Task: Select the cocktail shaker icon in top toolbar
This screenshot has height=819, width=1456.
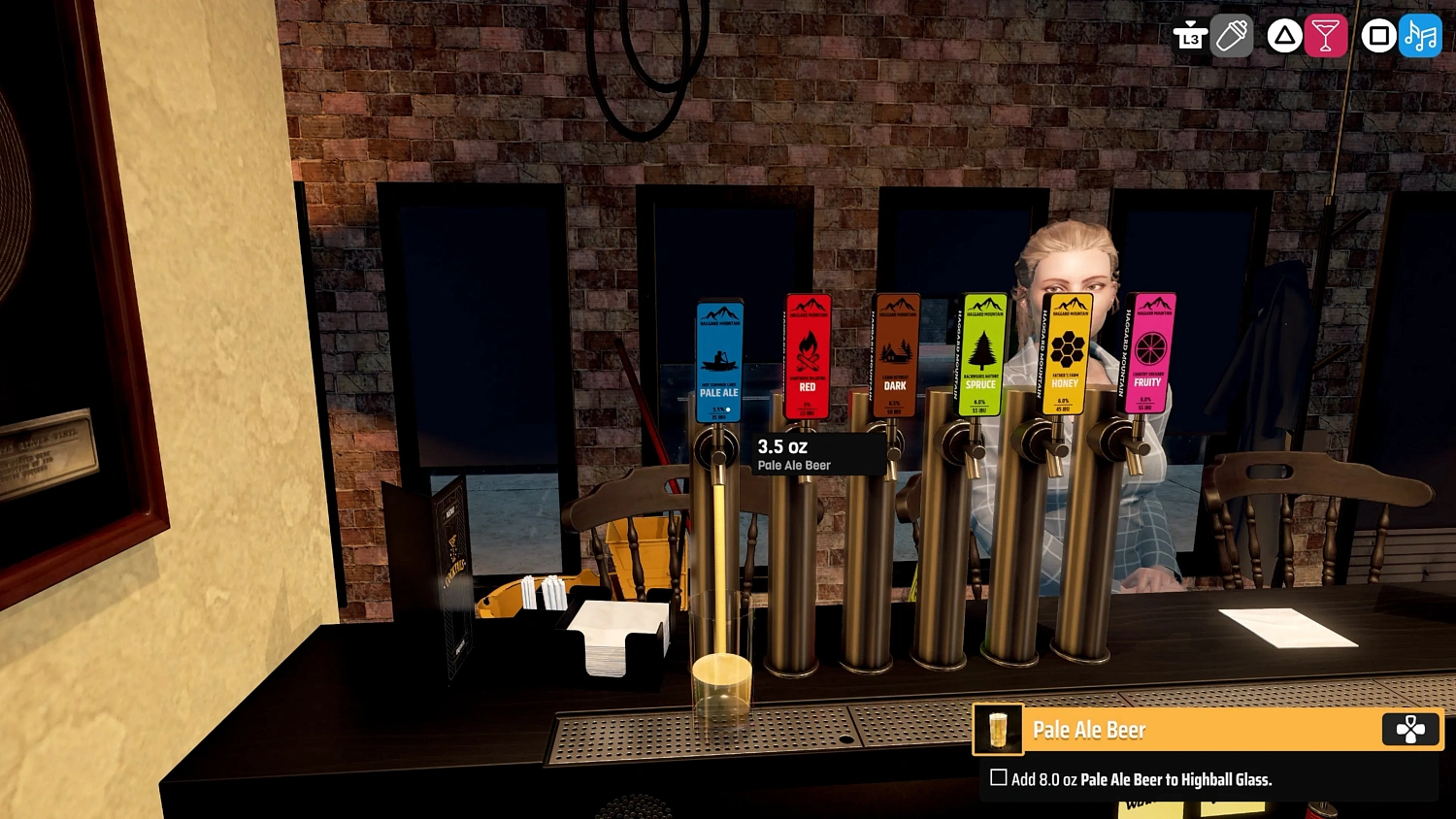Action: point(1232,36)
